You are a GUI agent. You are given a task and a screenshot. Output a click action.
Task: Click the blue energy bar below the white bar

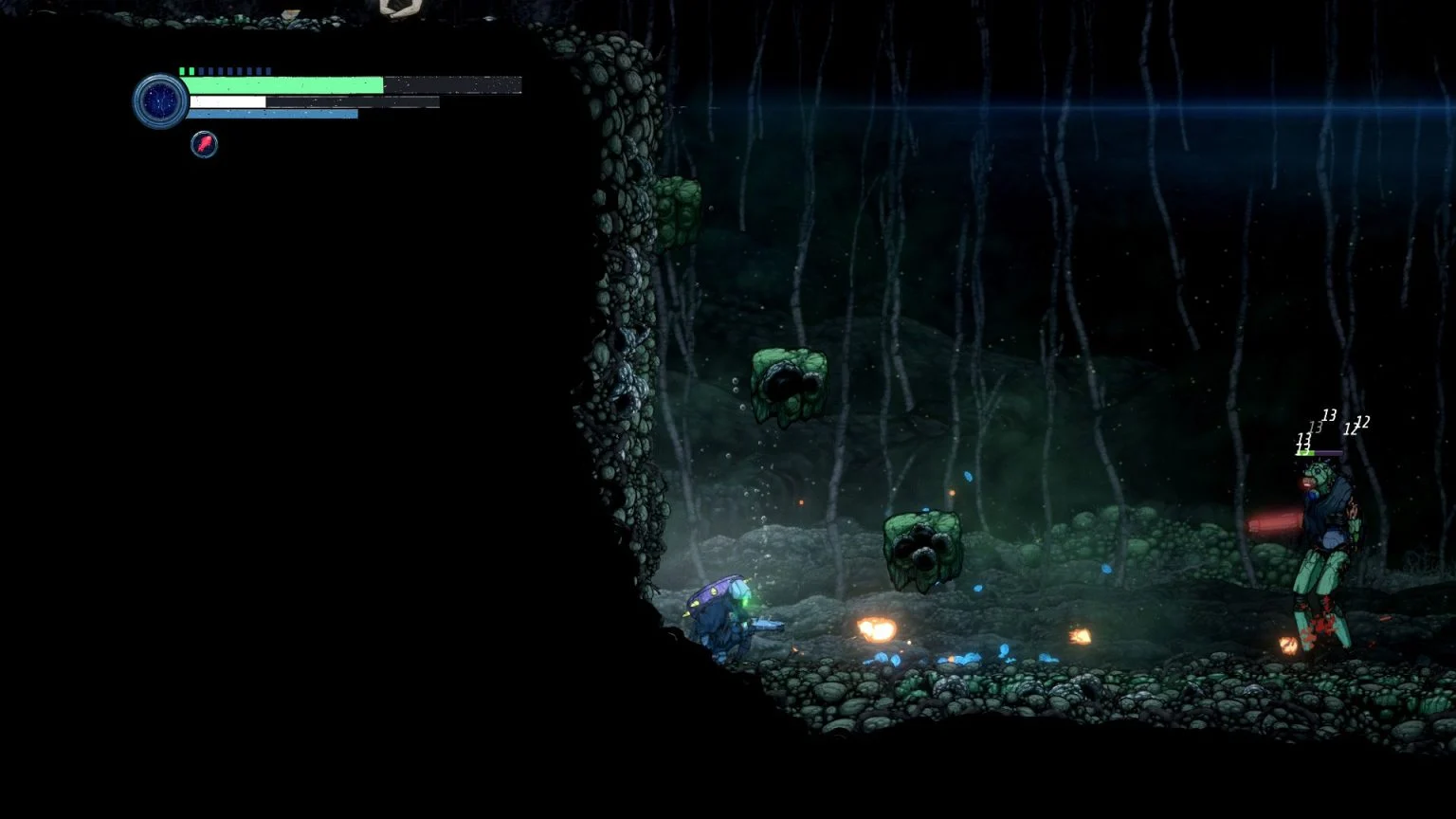click(275, 114)
